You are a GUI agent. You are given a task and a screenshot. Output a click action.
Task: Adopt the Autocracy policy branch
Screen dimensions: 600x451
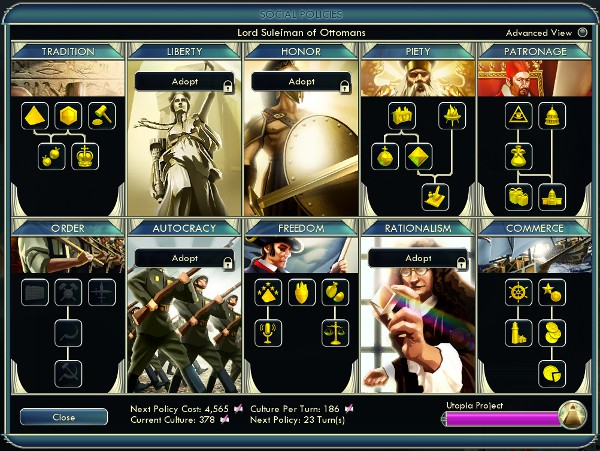[184, 258]
